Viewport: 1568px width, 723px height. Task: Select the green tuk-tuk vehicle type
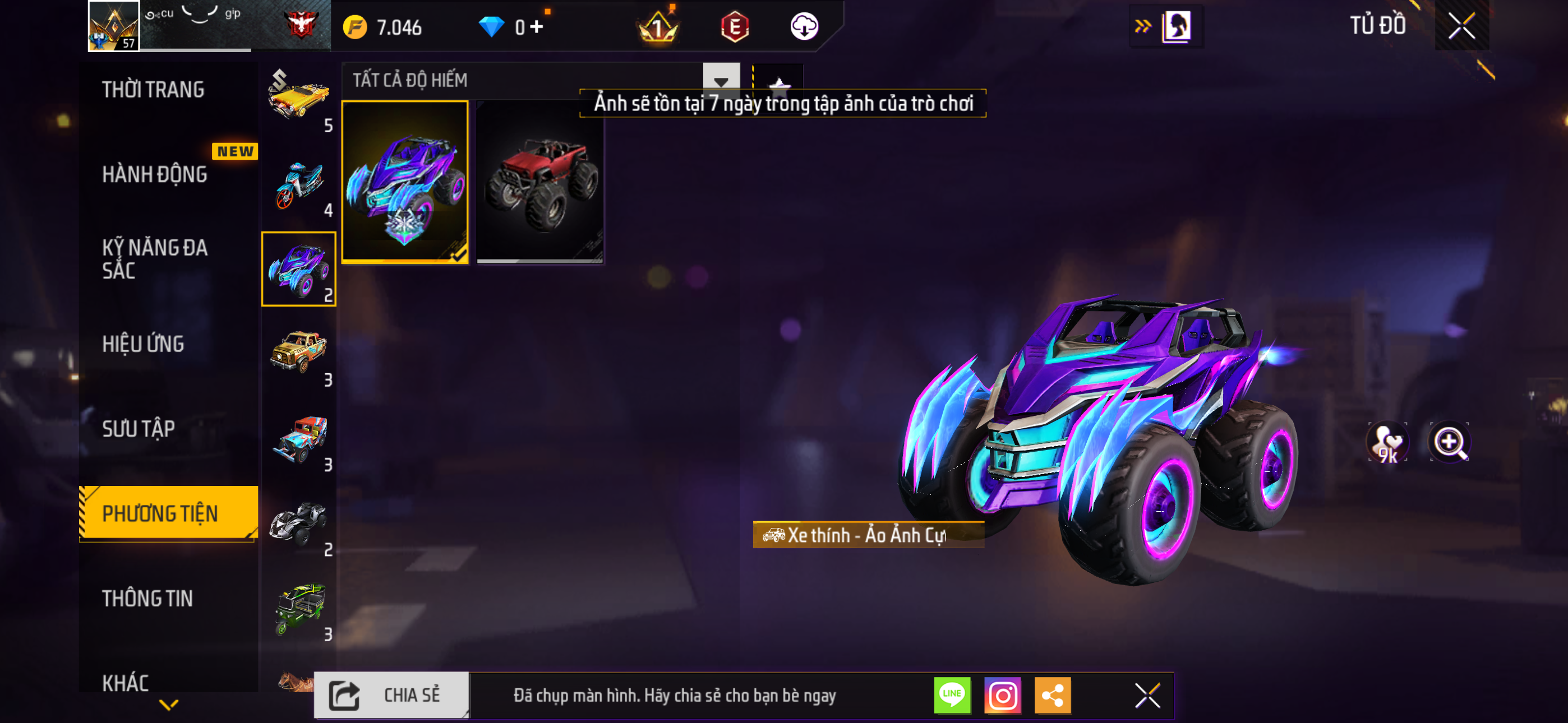[x=299, y=609]
